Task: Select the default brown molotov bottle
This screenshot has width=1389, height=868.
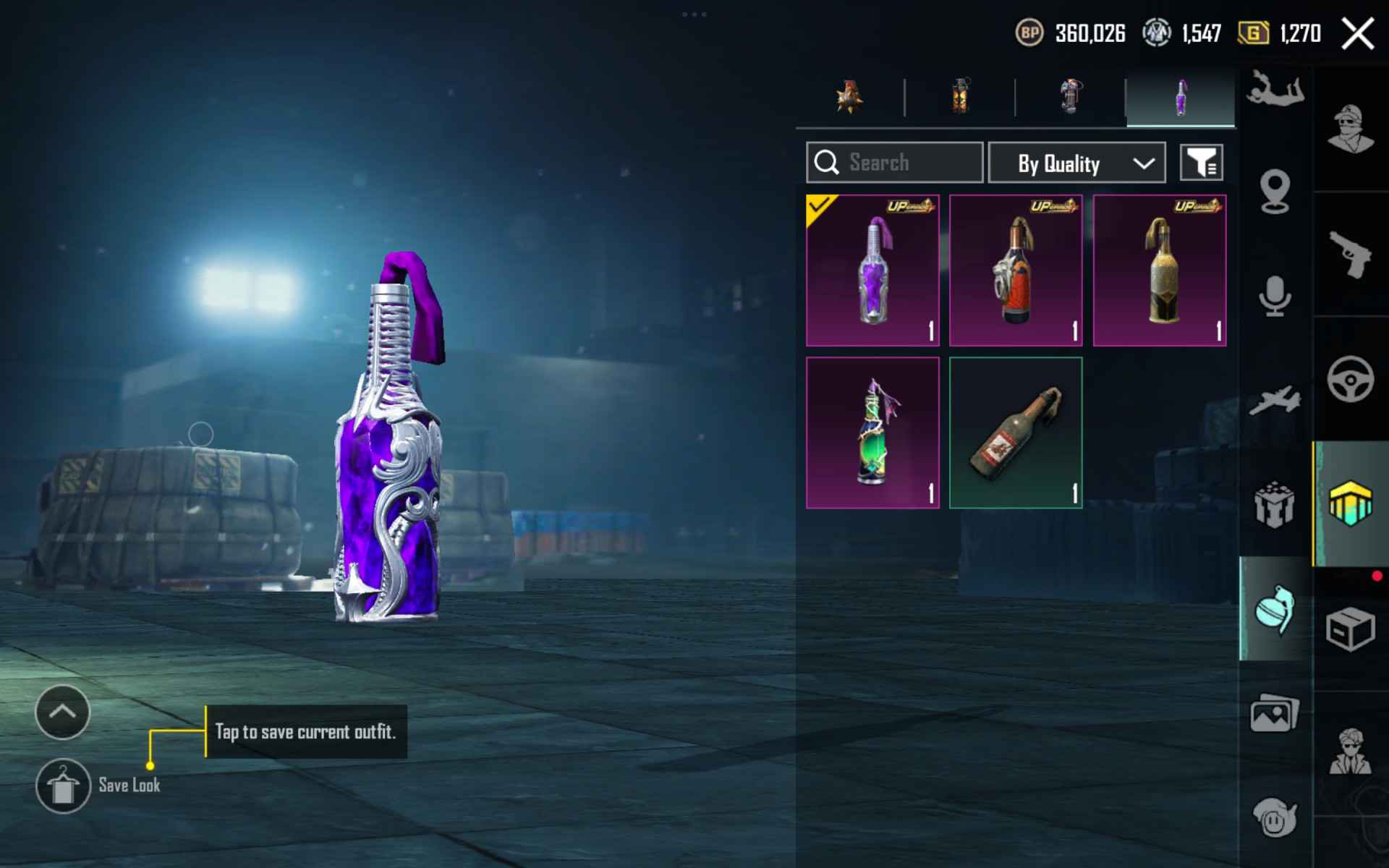Action: tap(1016, 433)
